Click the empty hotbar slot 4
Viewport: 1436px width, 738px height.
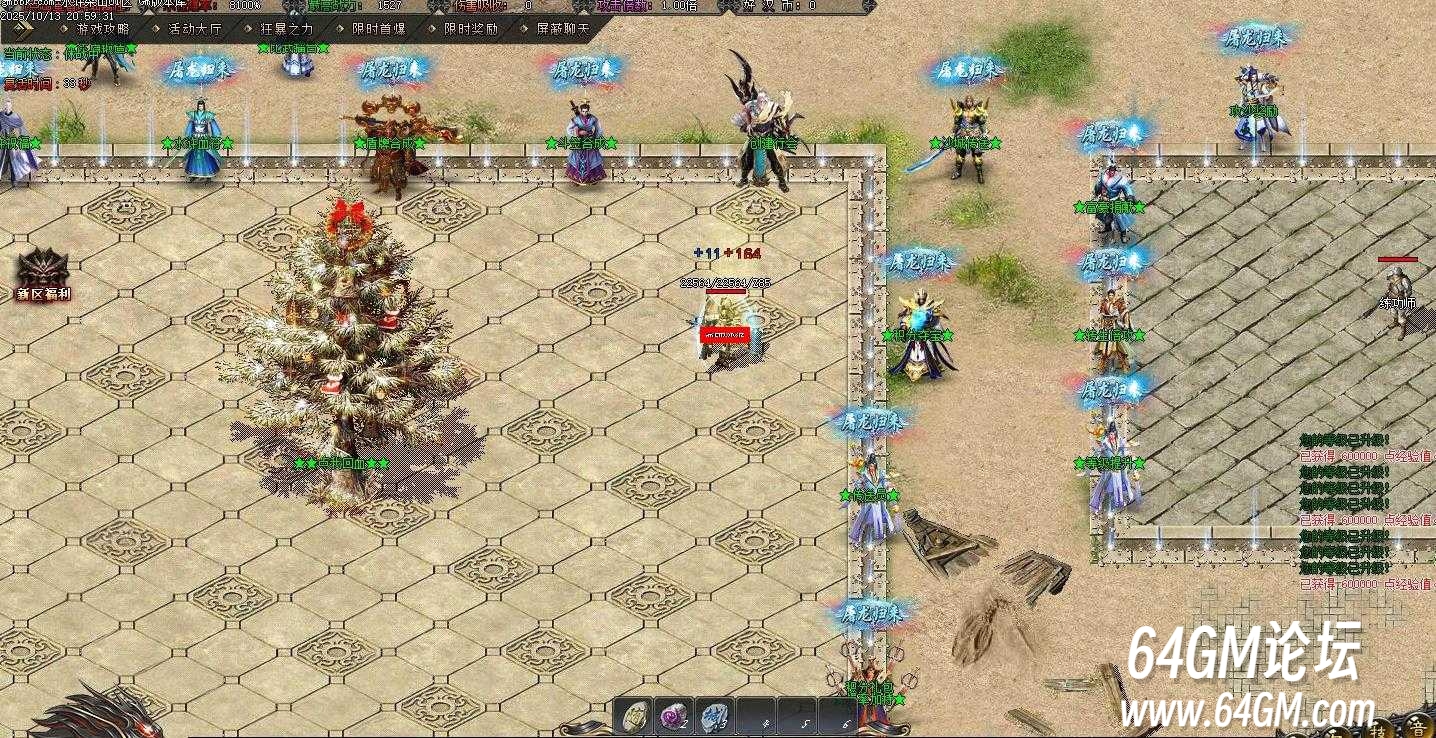[757, 714]
